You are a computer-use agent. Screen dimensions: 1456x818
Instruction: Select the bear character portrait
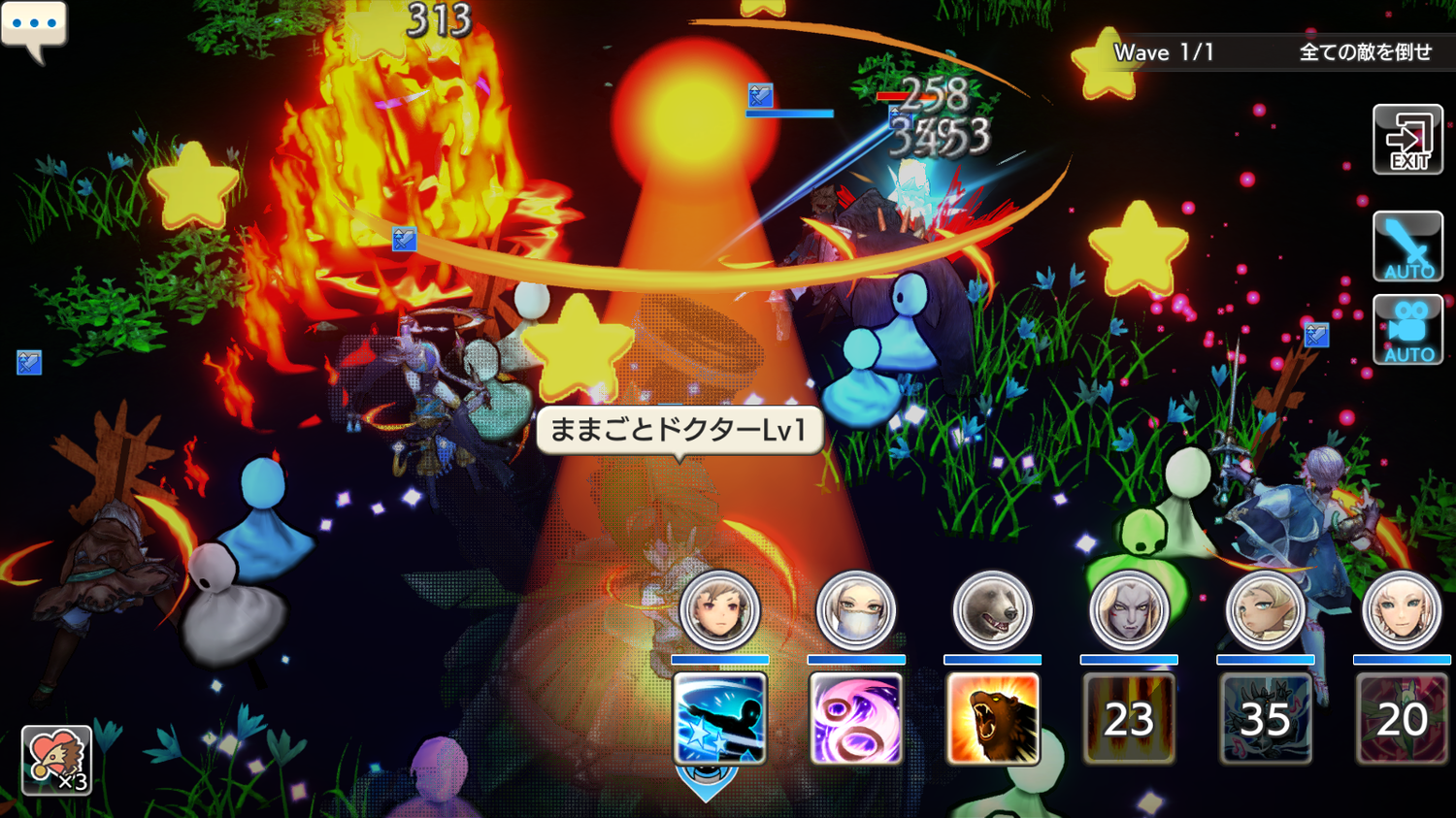coord(992,610)
